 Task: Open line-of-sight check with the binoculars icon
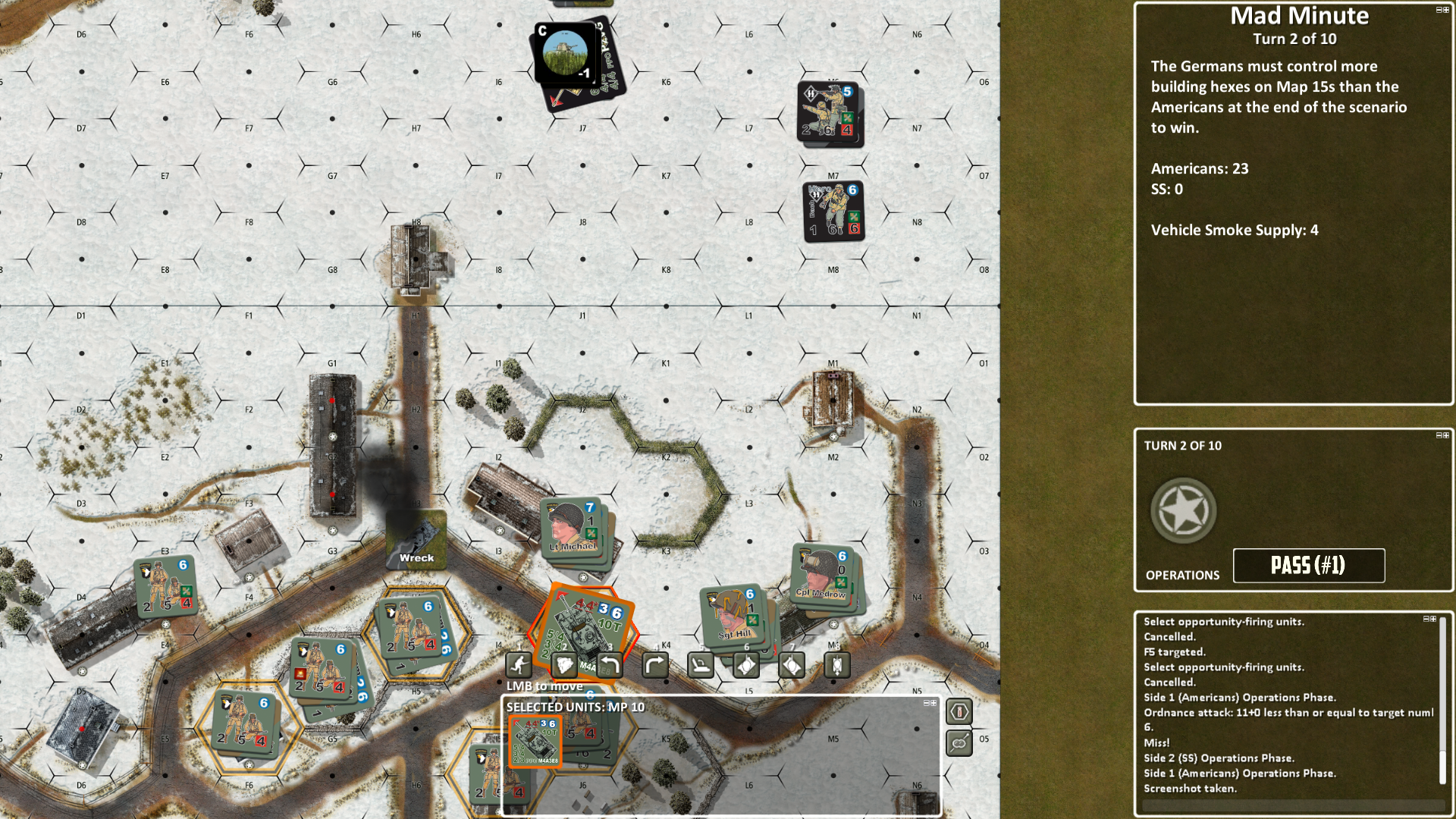click(959, 743)
